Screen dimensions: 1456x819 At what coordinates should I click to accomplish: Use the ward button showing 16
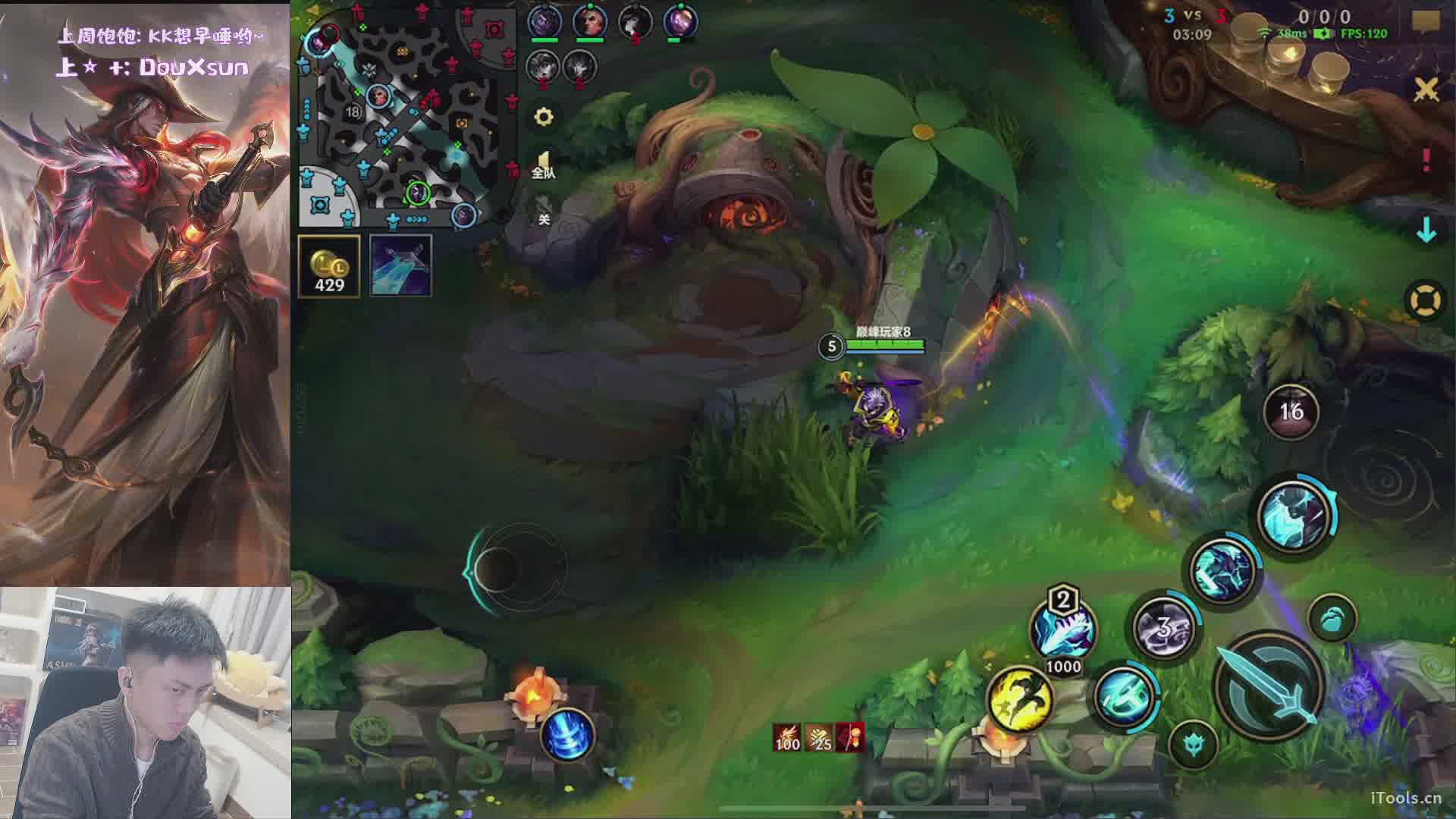1291,411
